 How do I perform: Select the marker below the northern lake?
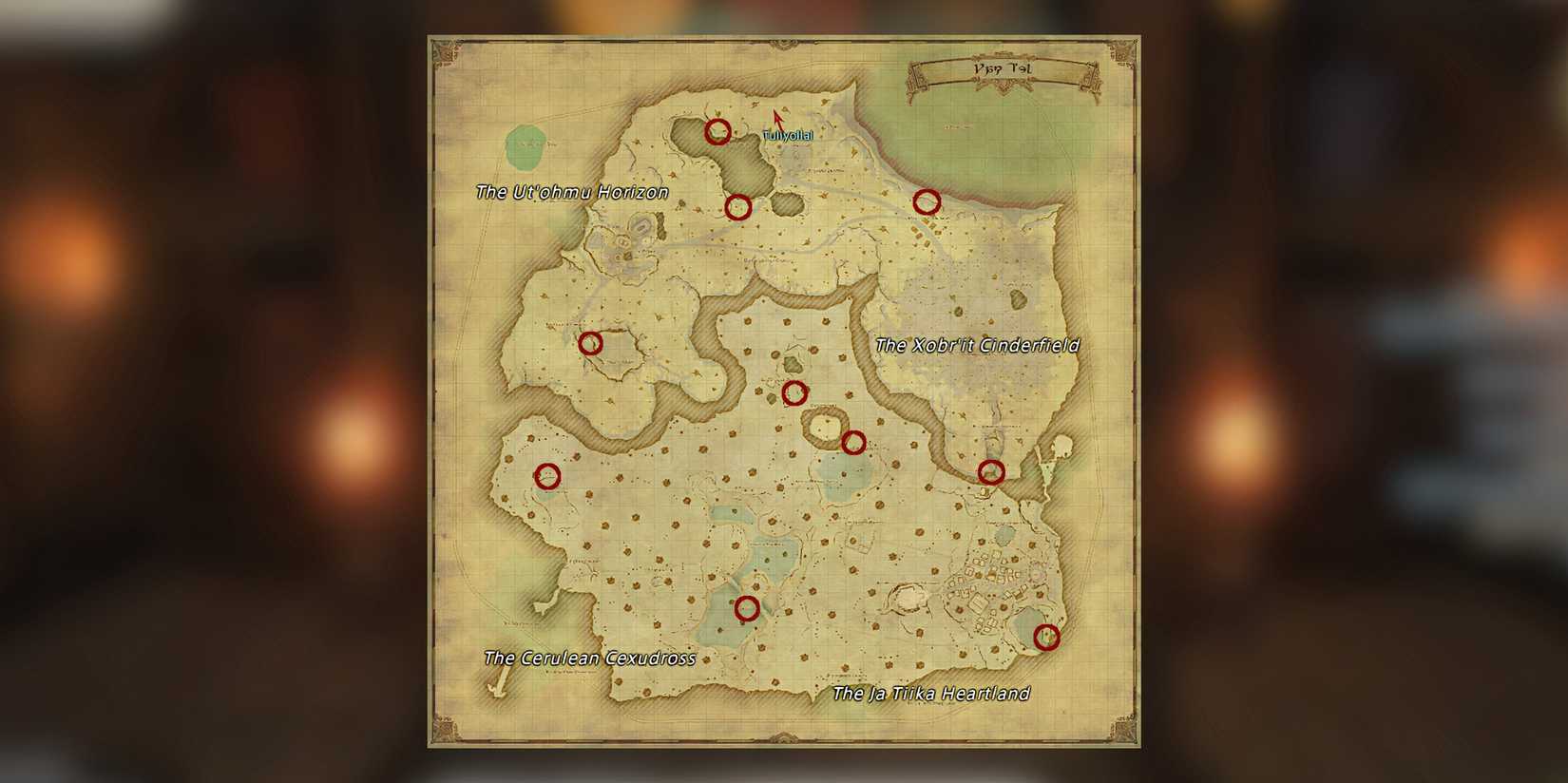(740, 205)
